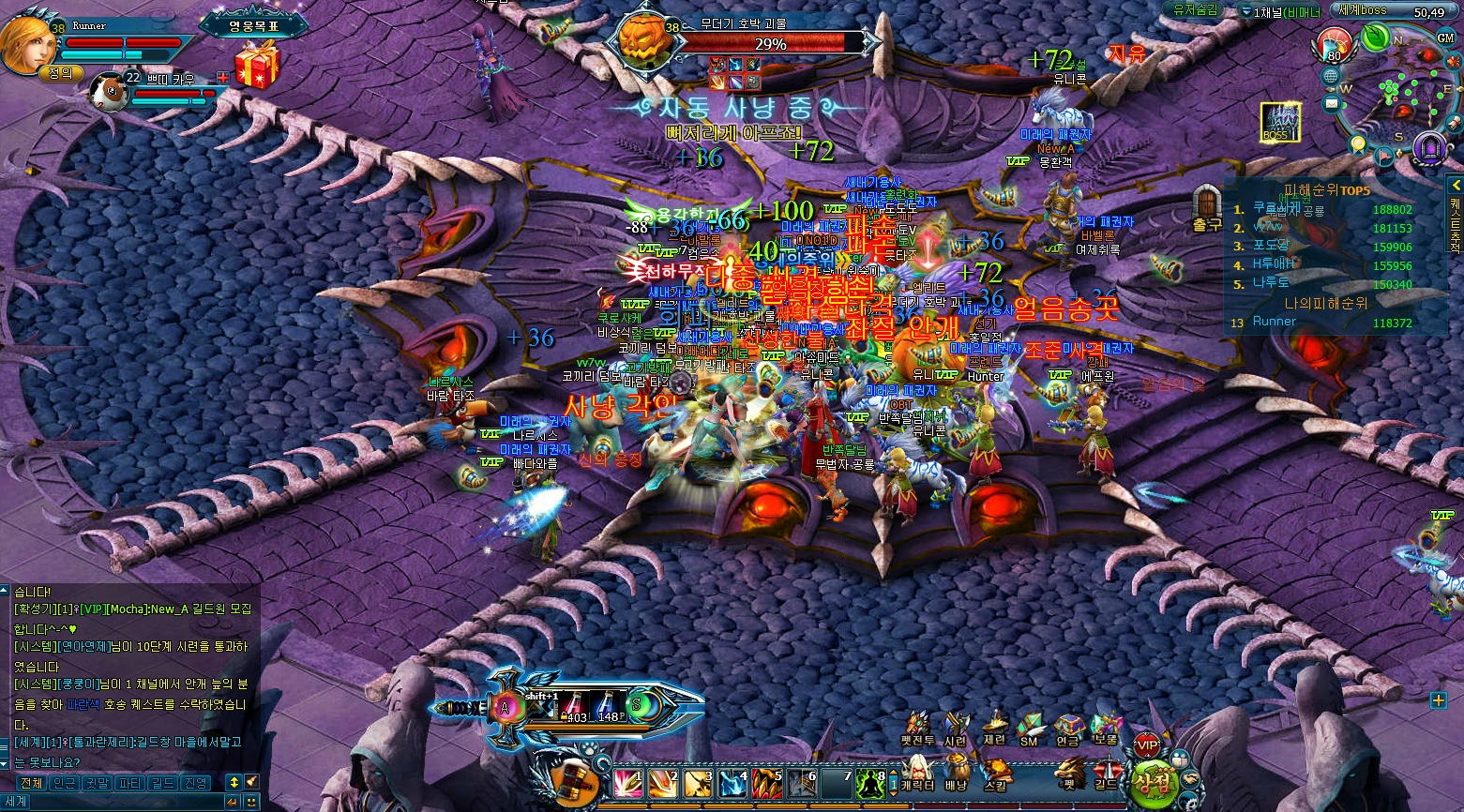1464x812 pixels.
Task: Open the 캐릭터 character sheet
Action: (918, 773)
